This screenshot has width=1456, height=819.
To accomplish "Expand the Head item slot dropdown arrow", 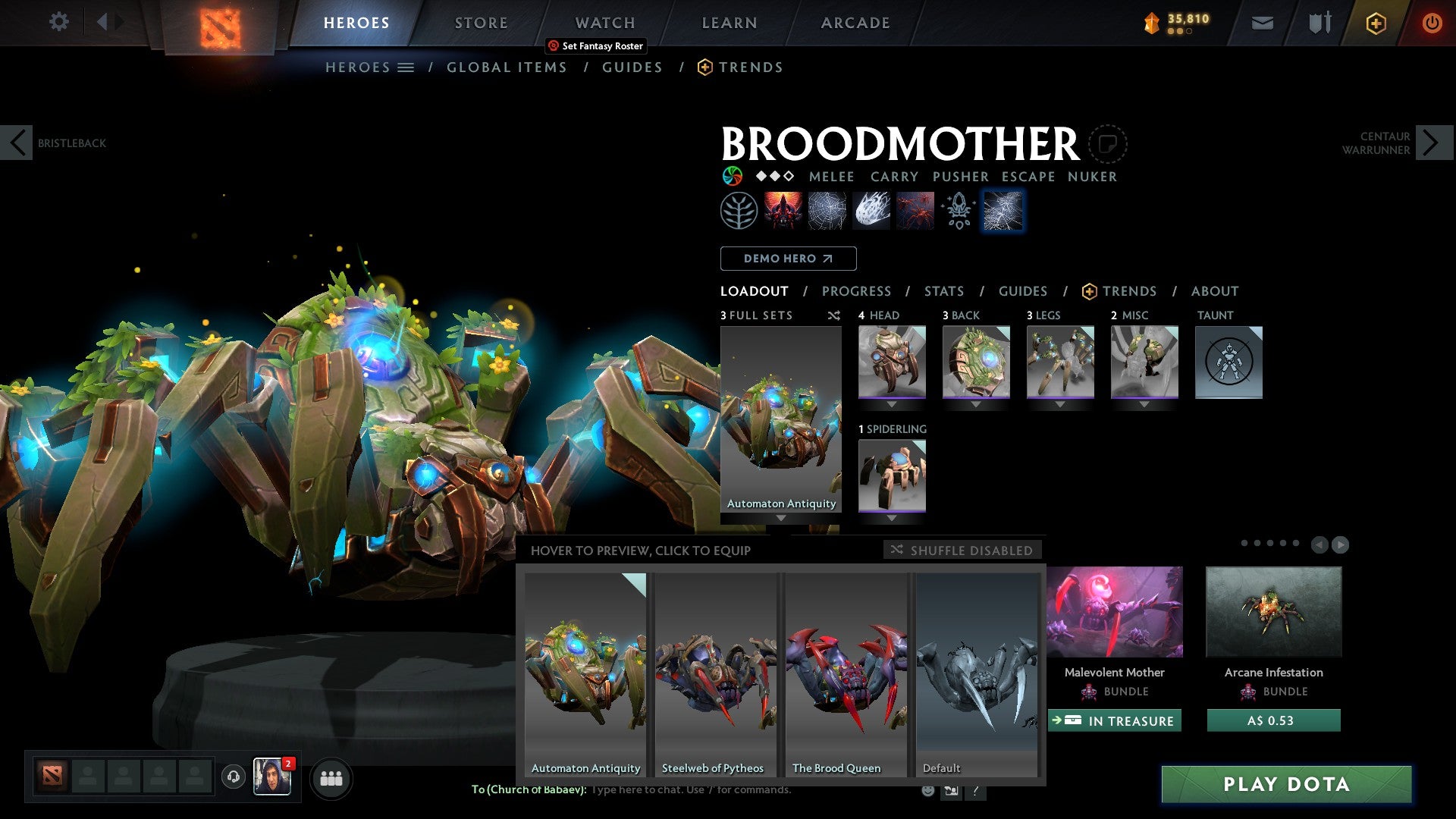I will pos(892,405).
